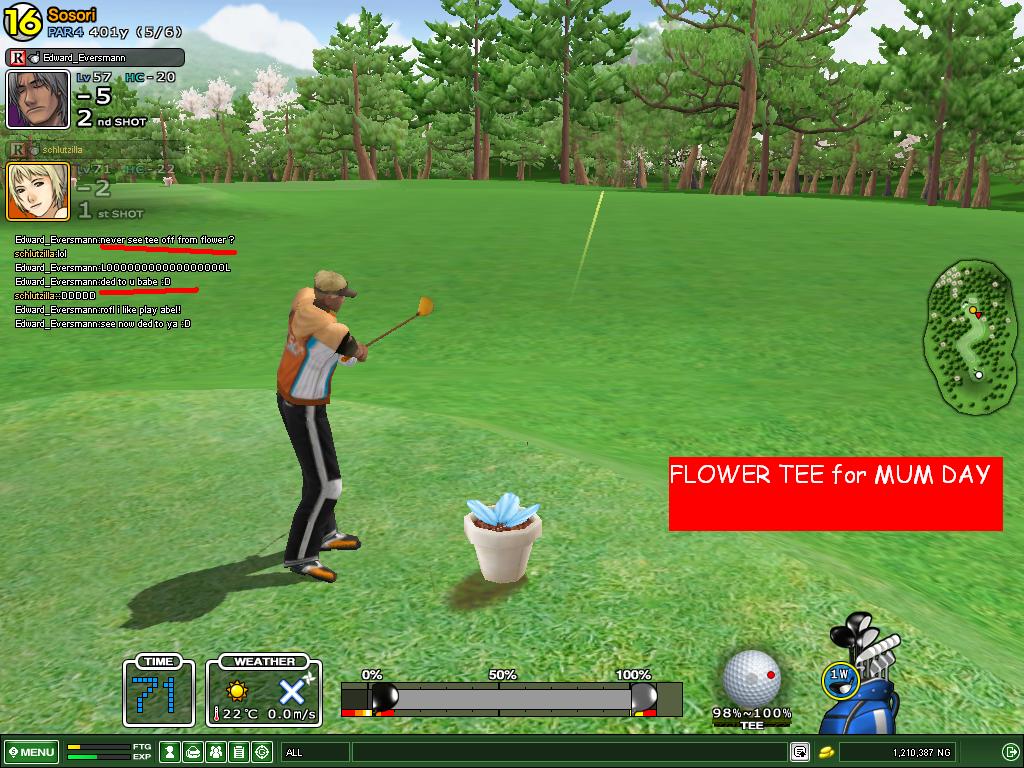Select the crosshair target icon
The height and width of the screenshot is (768, 1024).
262,752
